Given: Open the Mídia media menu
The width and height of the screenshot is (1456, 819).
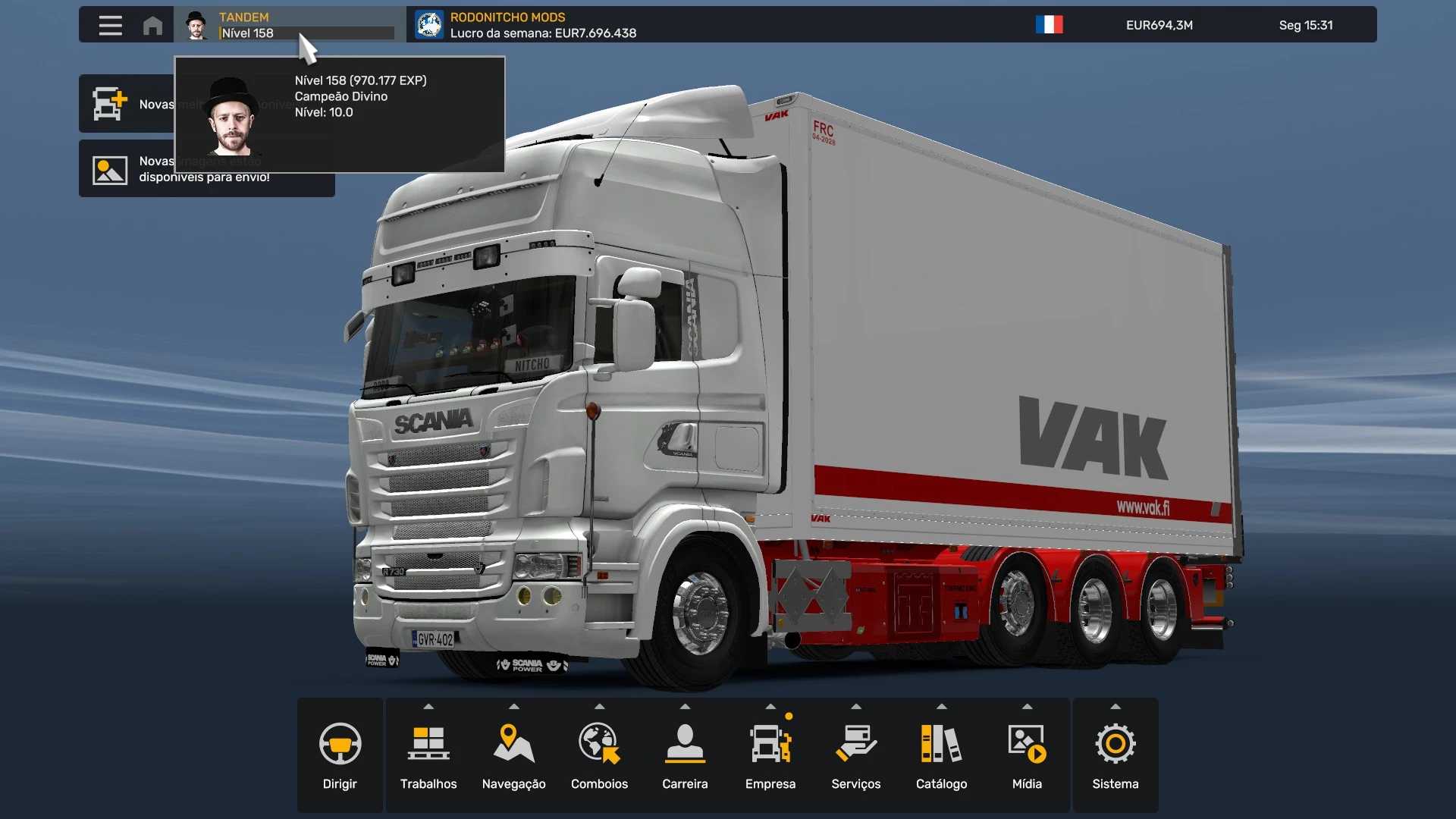Looking at the screenshot, I should pyautogui.click(x=1027, y=755).
